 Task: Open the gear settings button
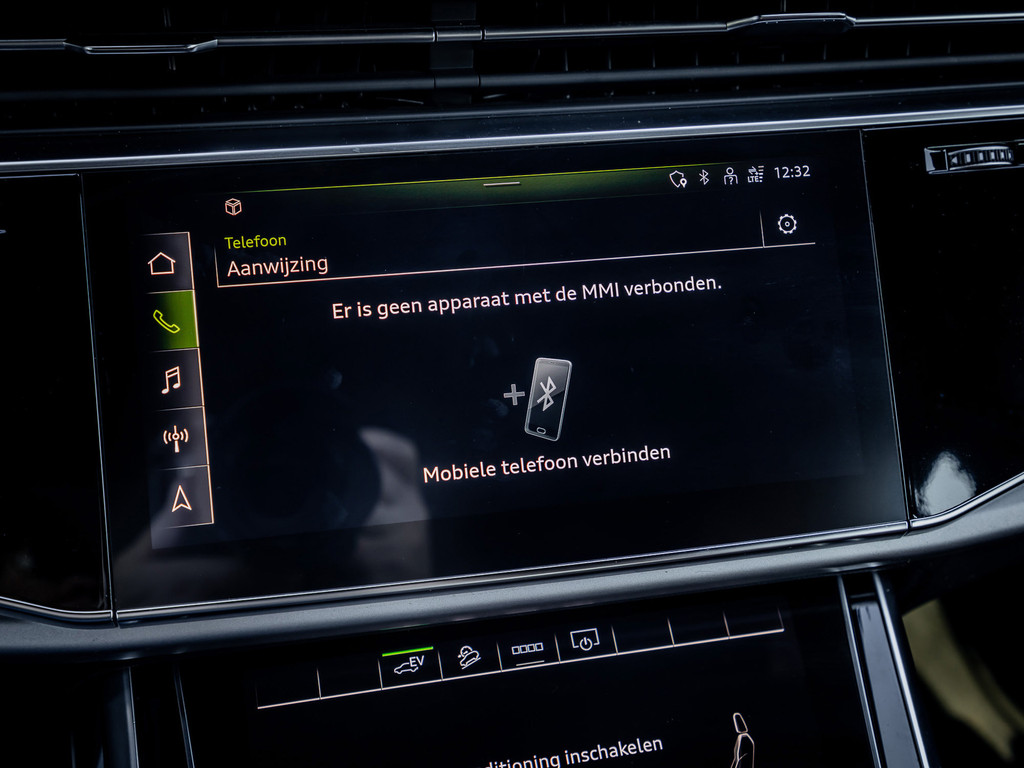(787, 224)
